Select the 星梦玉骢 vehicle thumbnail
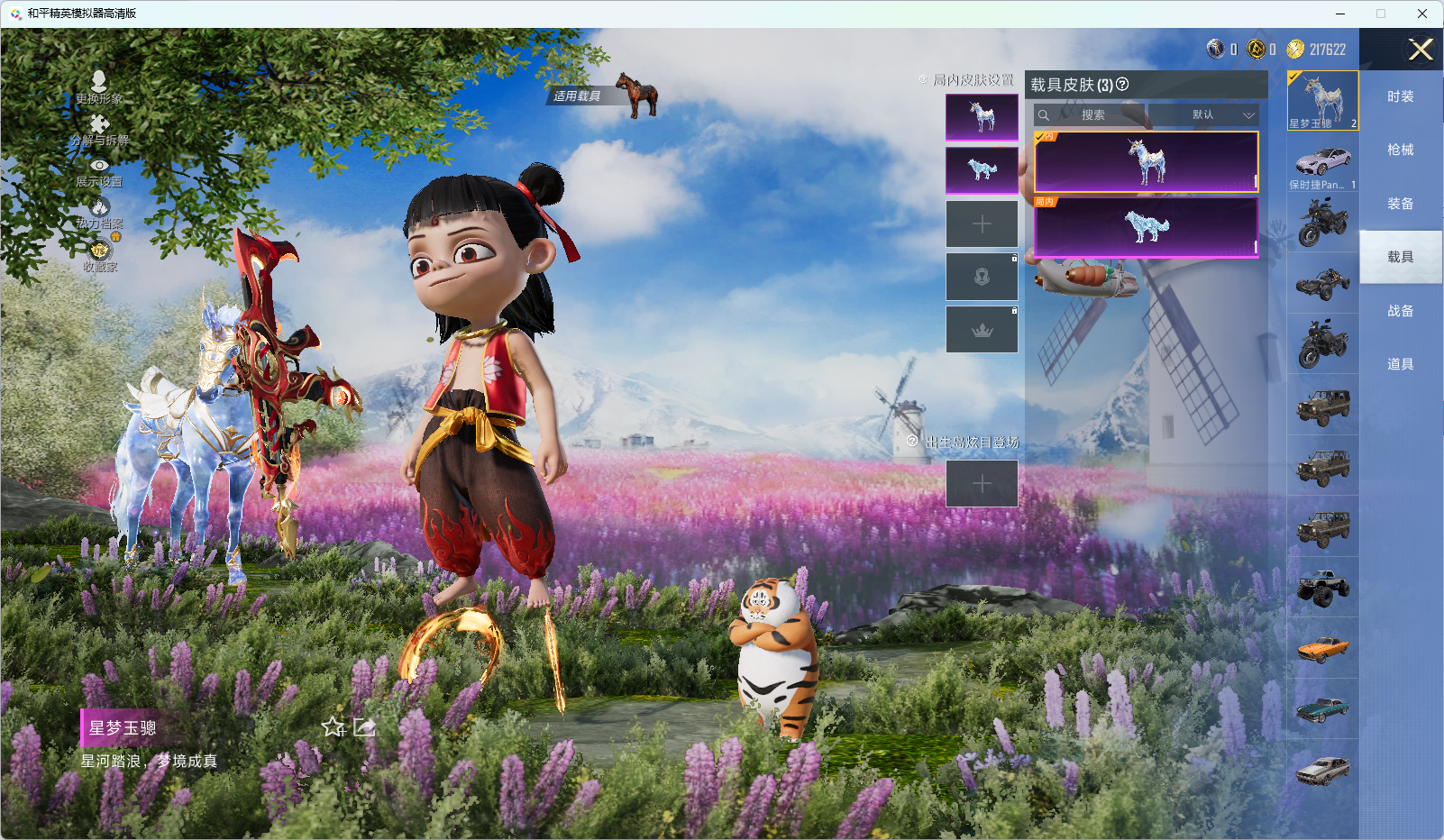 (1322, 100)
